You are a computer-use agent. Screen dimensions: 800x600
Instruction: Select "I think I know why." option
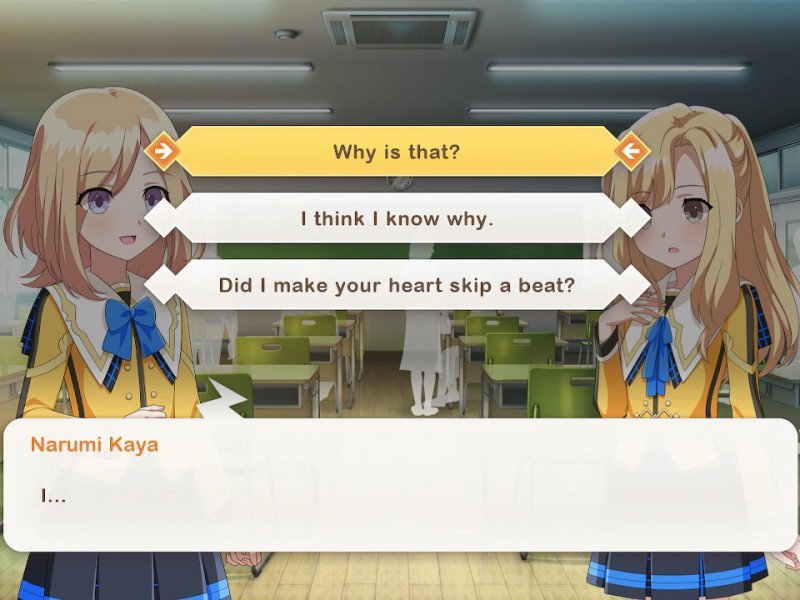[397, 218]
